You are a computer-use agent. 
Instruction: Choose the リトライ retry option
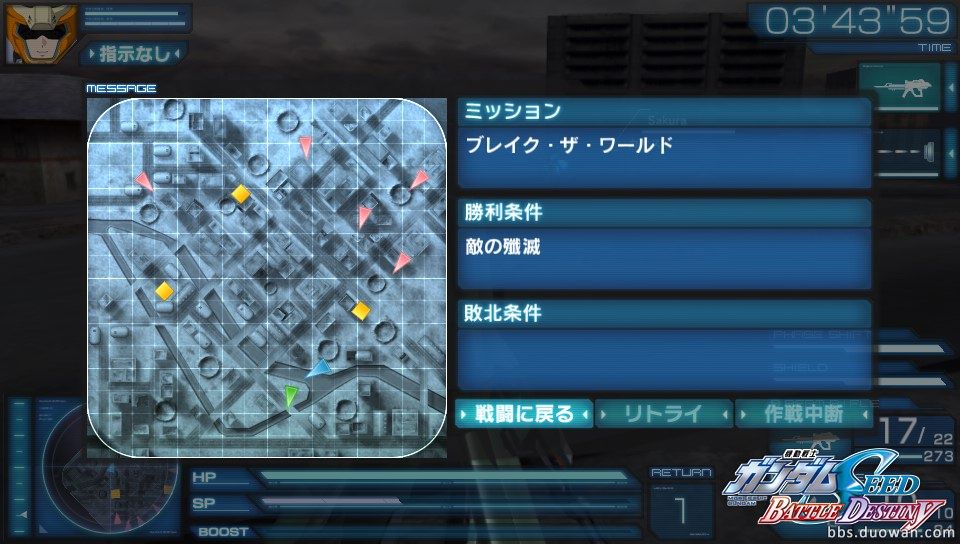coord(664,414)
